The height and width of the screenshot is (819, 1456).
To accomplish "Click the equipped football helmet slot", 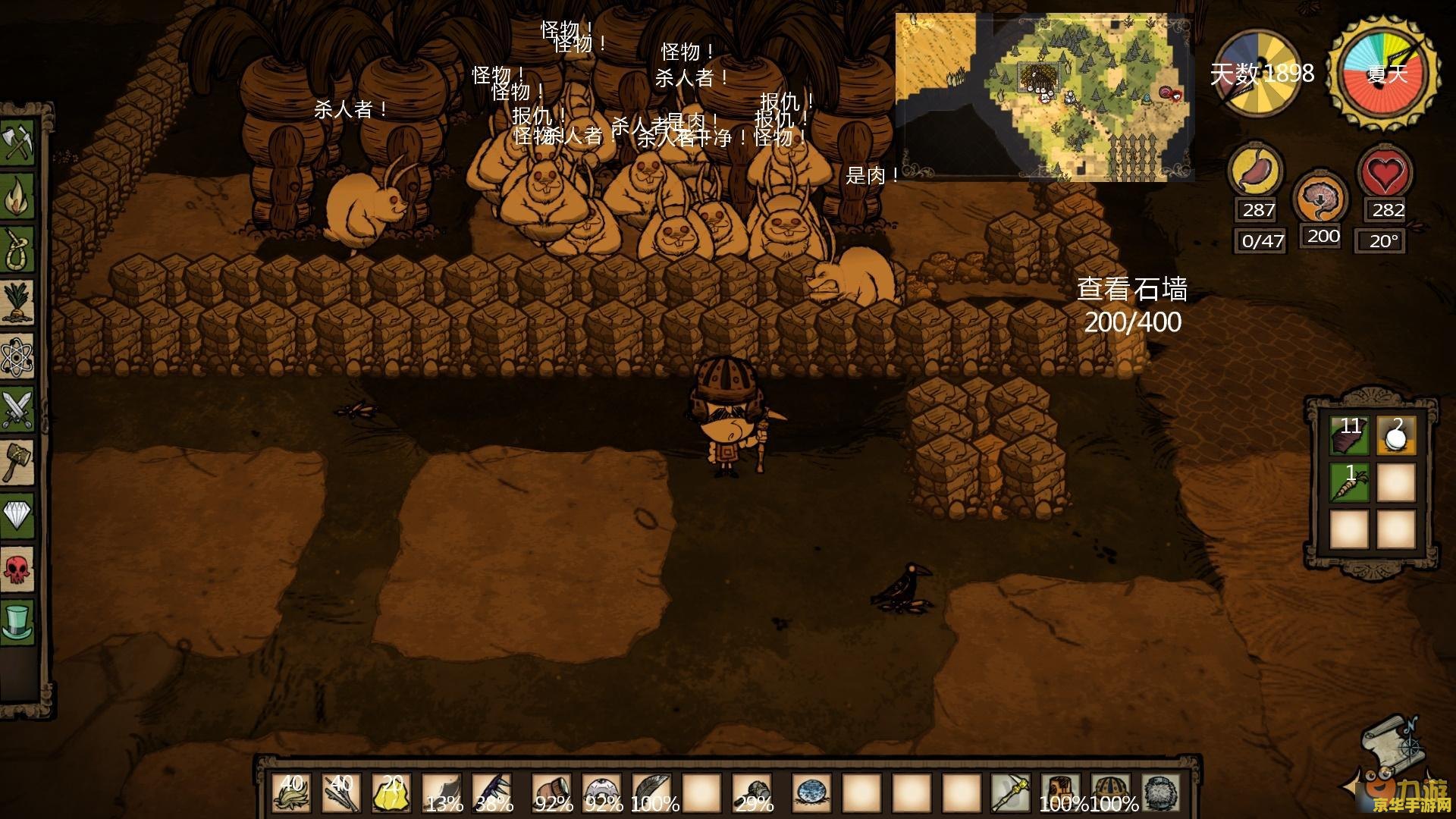I will click(1110, 793).
